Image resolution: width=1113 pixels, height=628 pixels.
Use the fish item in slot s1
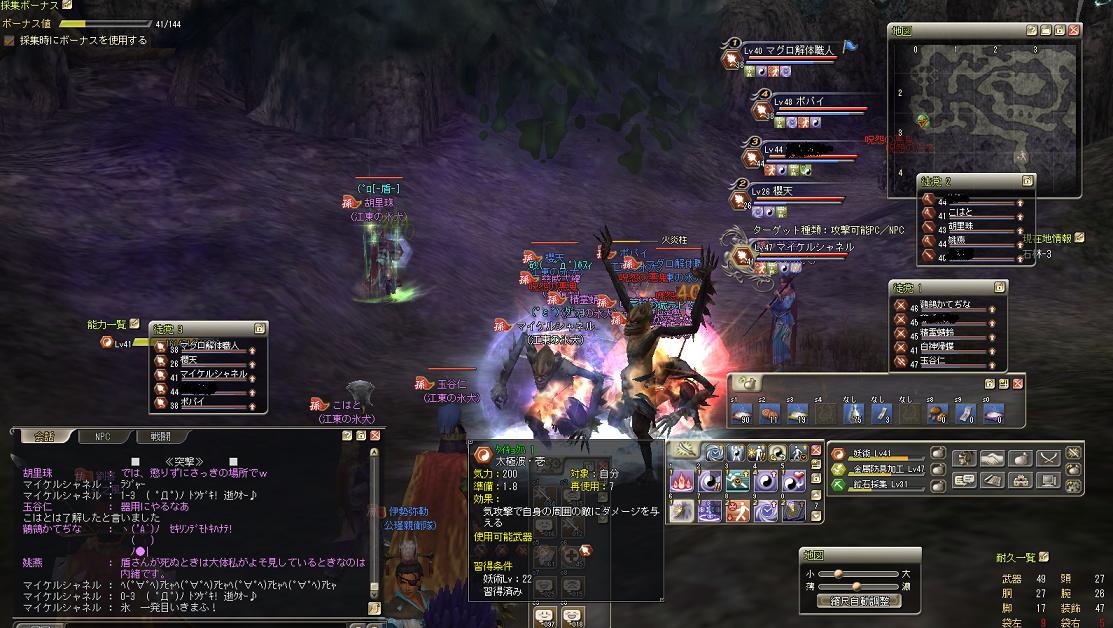click(x=741, y=413)
